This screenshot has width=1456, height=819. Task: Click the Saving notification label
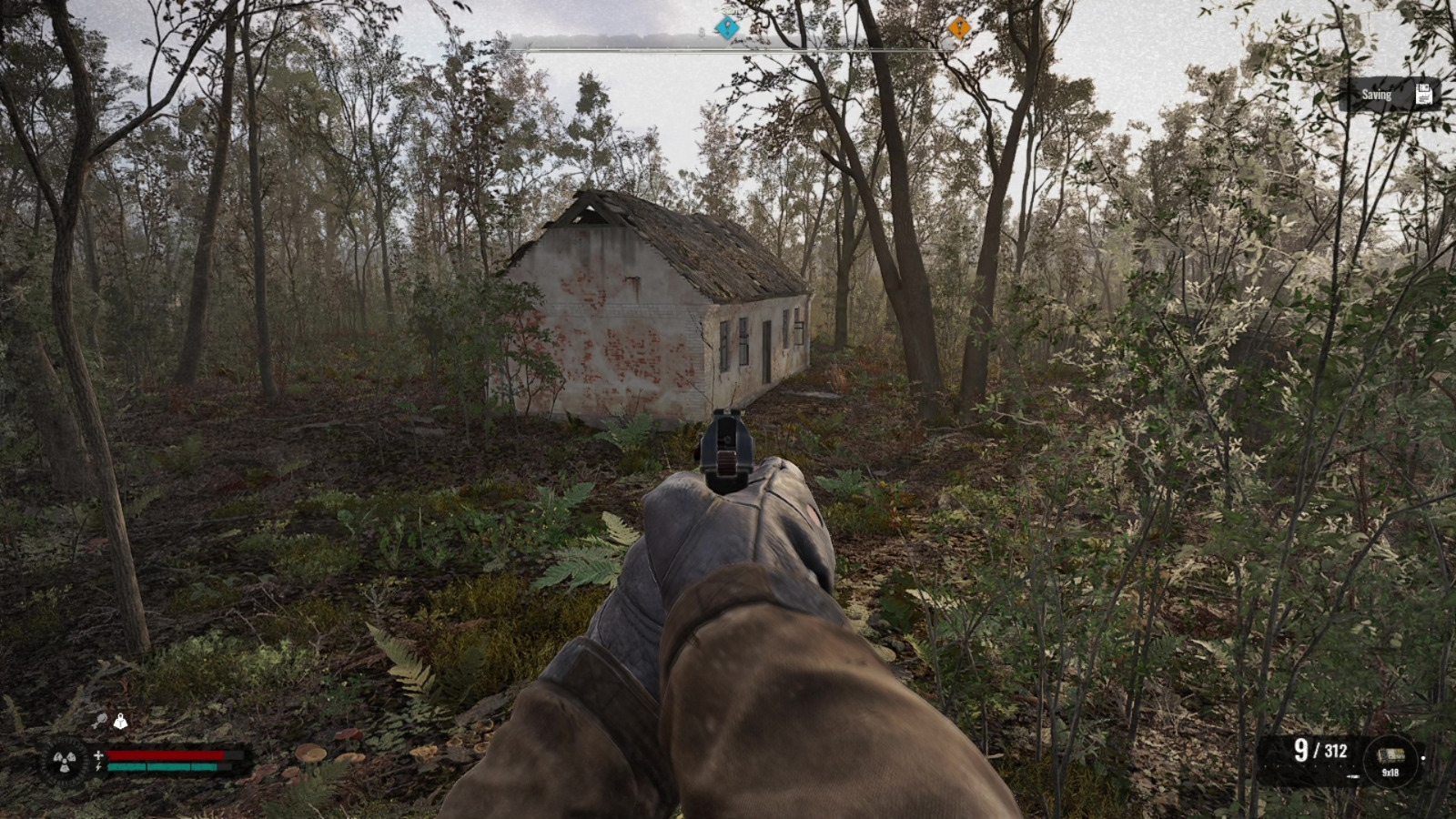[1378, 93]
